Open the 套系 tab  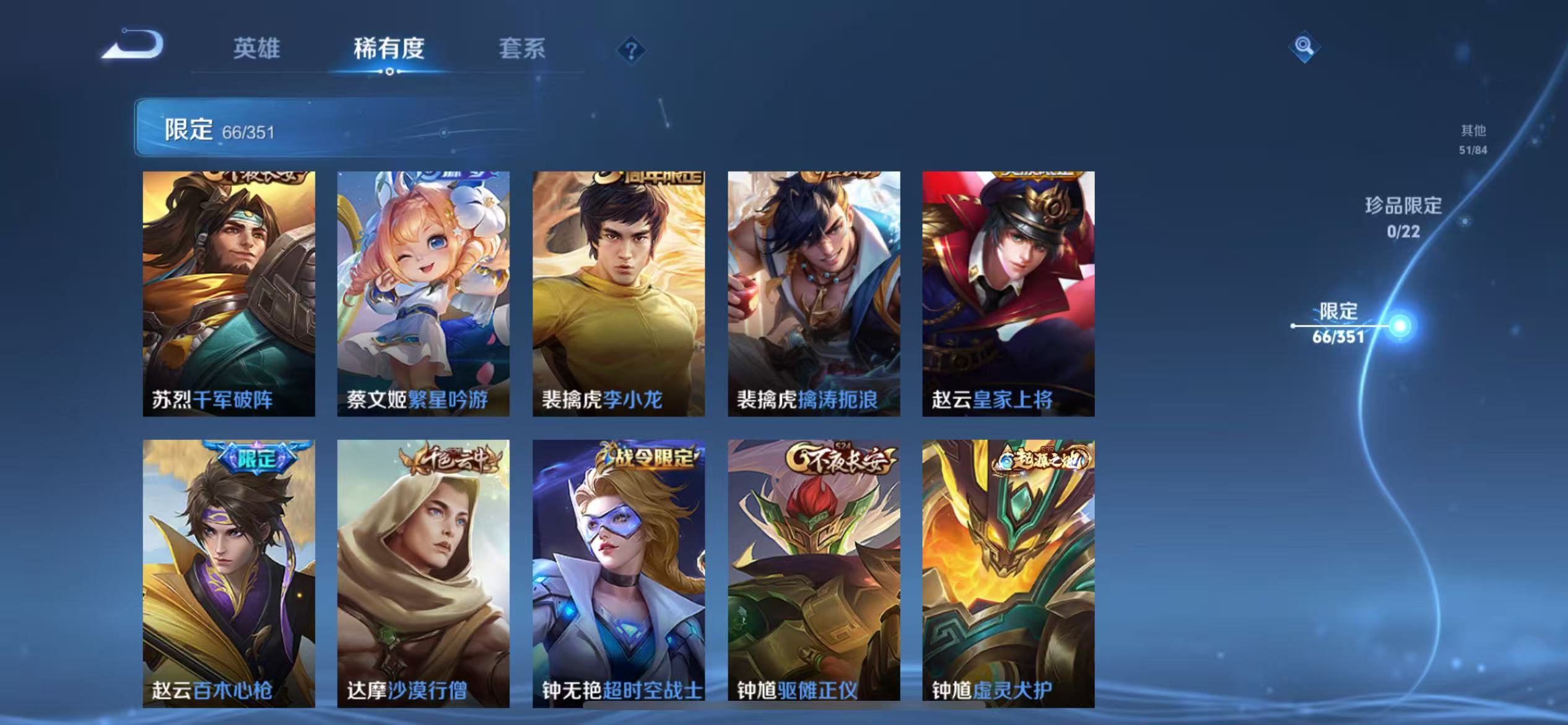(x=523, y=50)
